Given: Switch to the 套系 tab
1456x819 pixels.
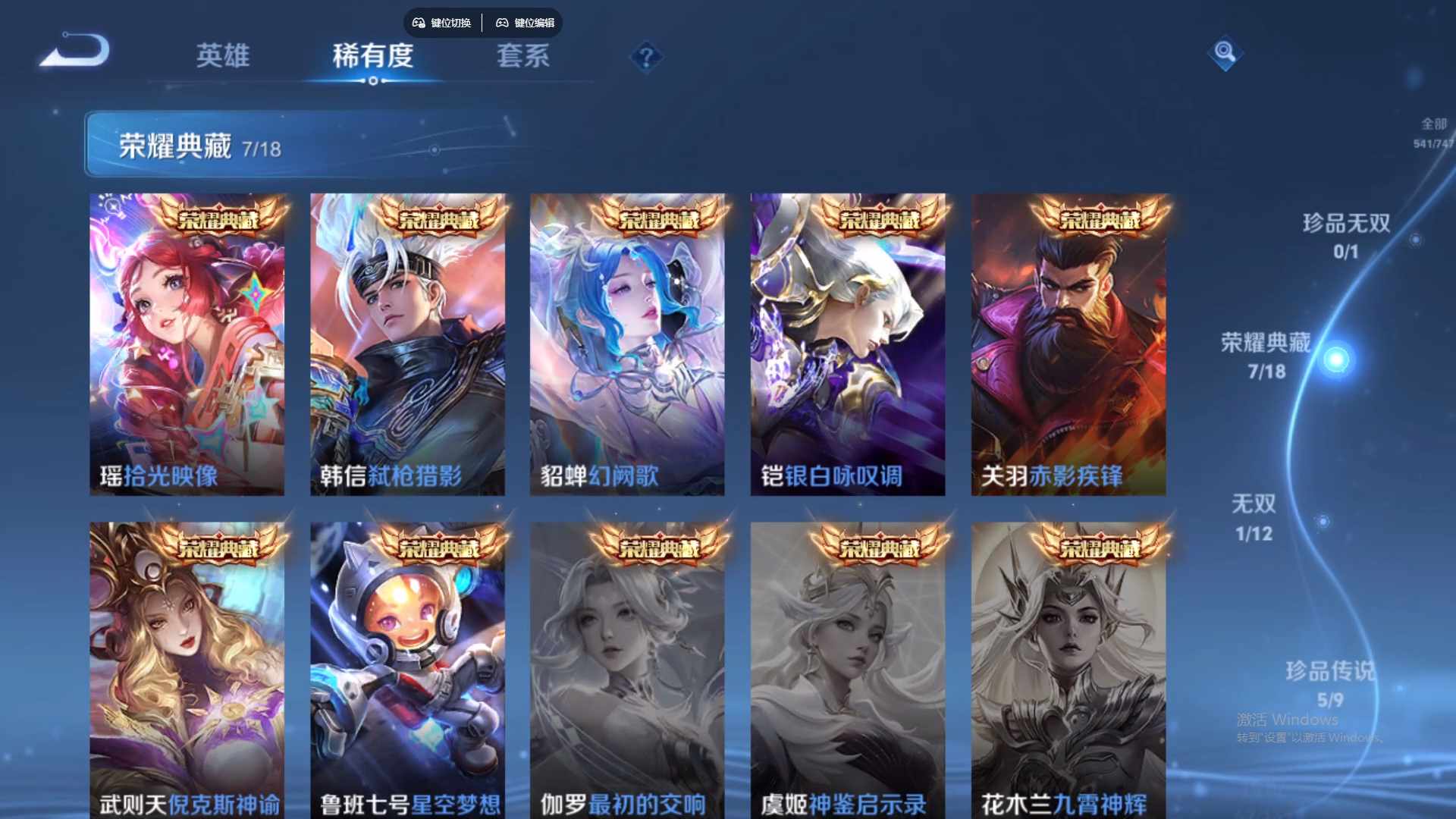Looking at the screenshot, I should [525, 56].
